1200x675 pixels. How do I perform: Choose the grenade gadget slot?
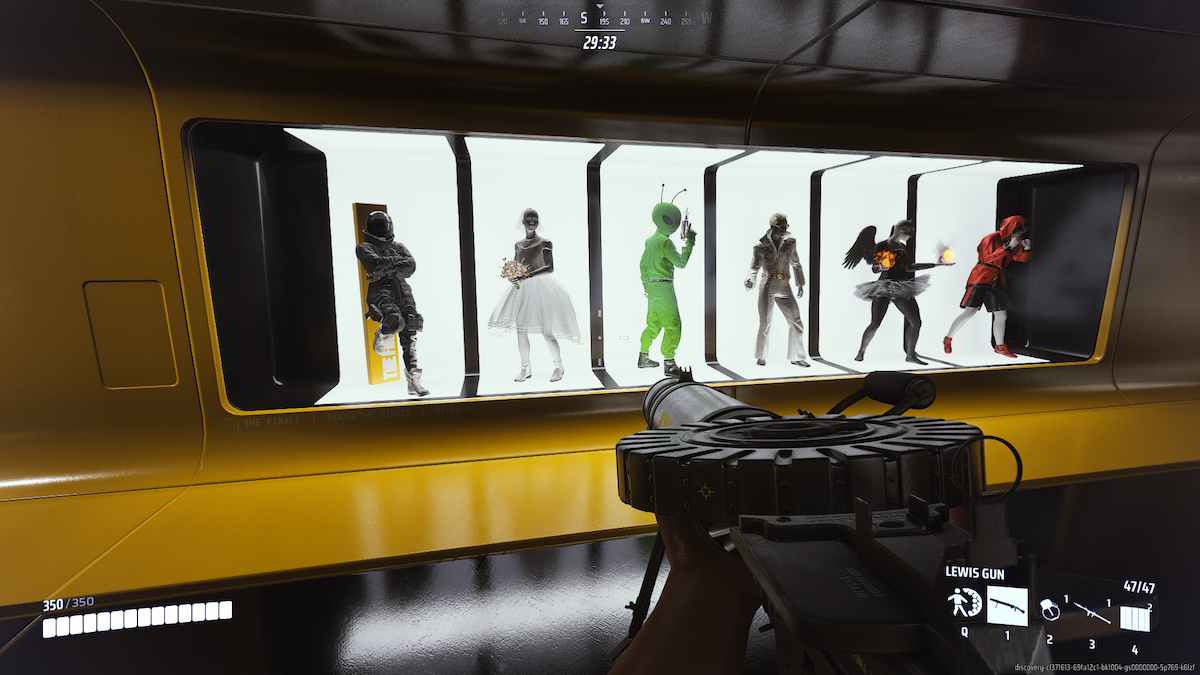point(1049,608)
